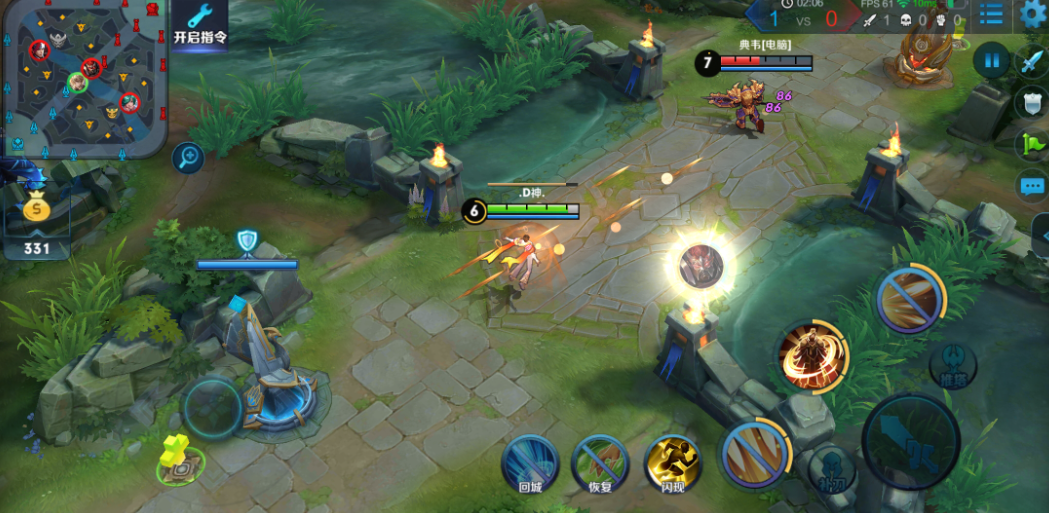Viewport: 1049px width, 513px height.
Task: Activate the fiery warrior spin ability
Action: (x=813, y=355)
